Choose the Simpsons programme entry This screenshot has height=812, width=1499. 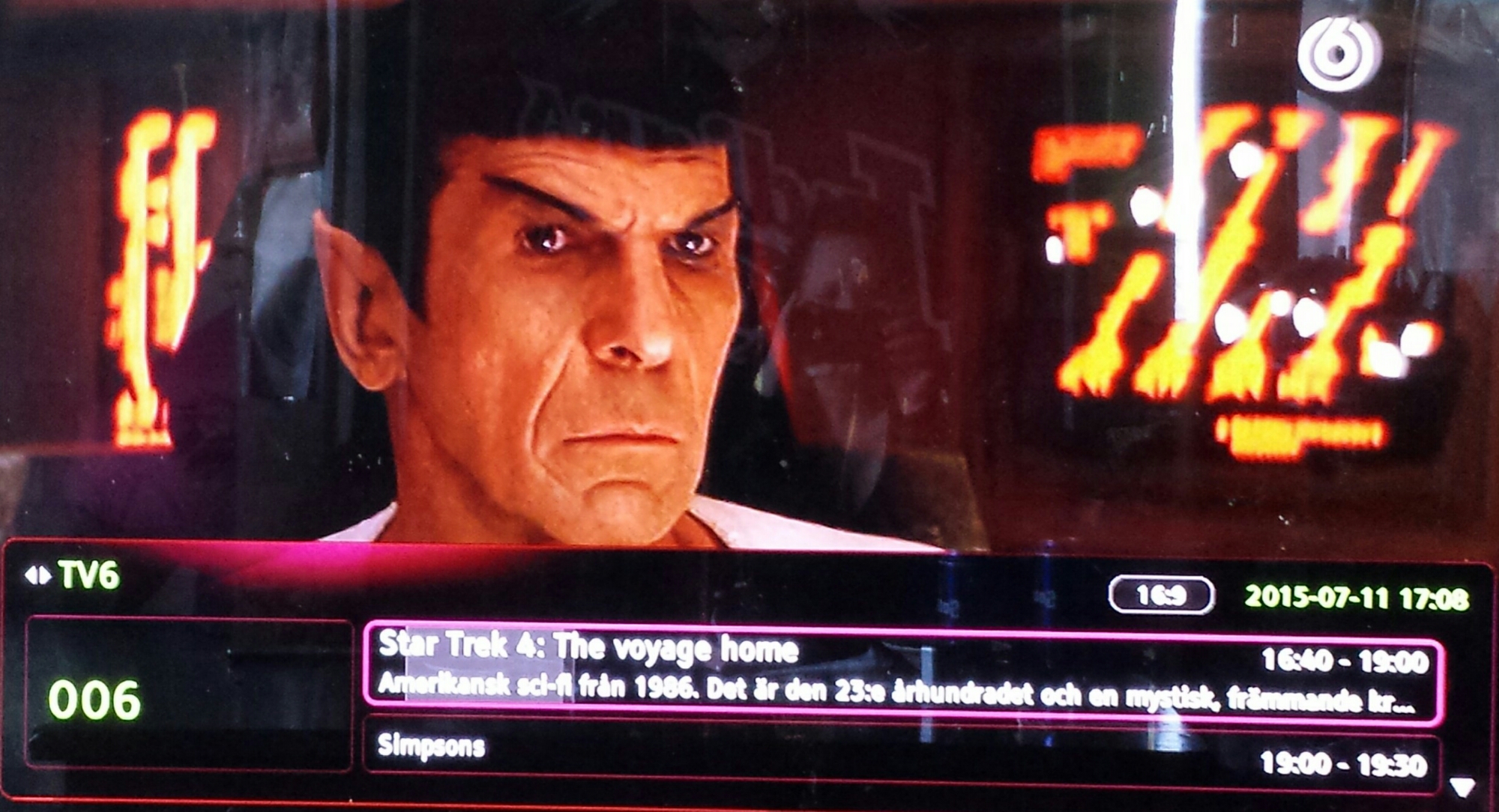click(899, 755)
